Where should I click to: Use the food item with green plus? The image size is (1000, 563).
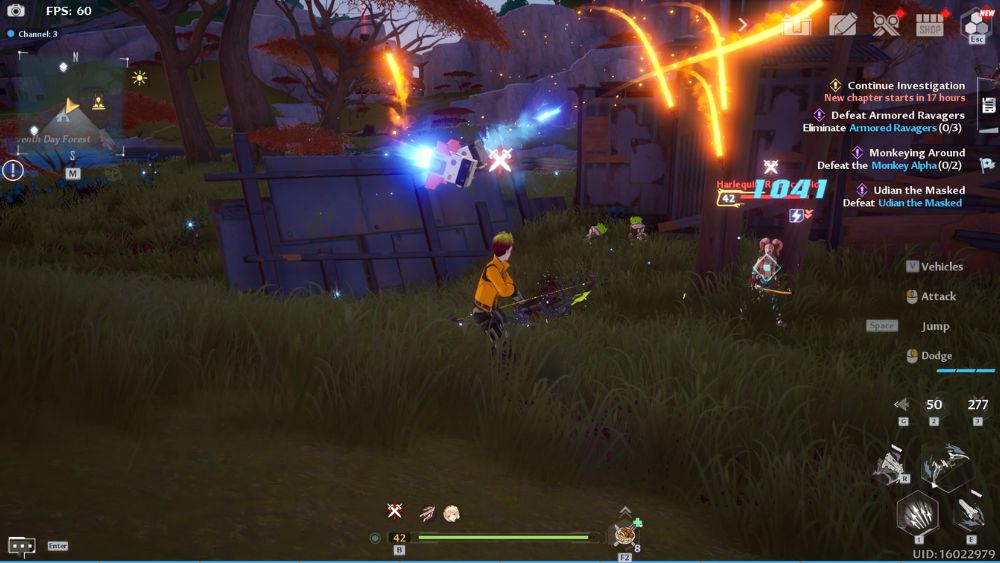[x=626, y=534]
